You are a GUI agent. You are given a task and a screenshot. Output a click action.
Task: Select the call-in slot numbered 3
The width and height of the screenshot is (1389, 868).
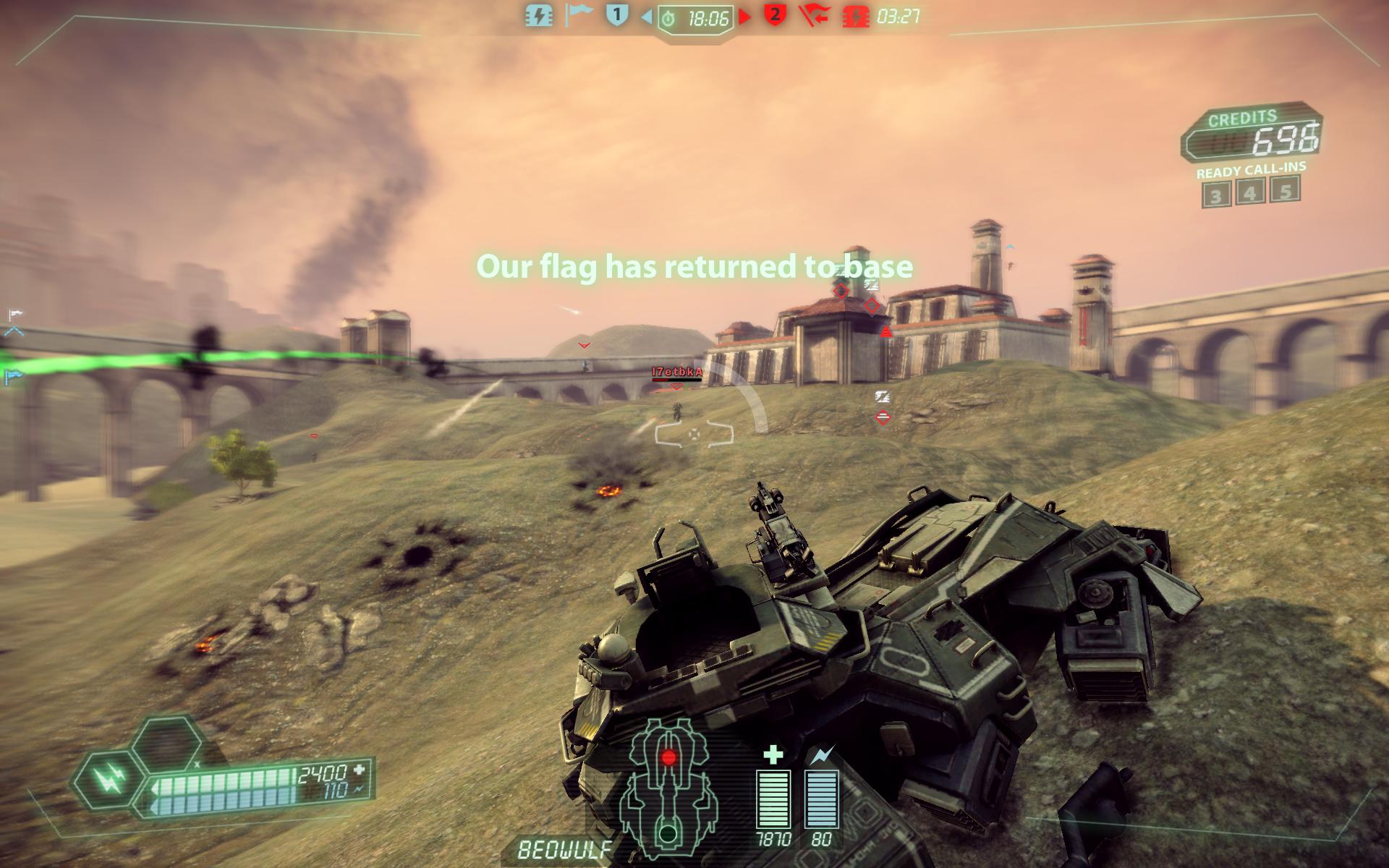(1216, 195)
